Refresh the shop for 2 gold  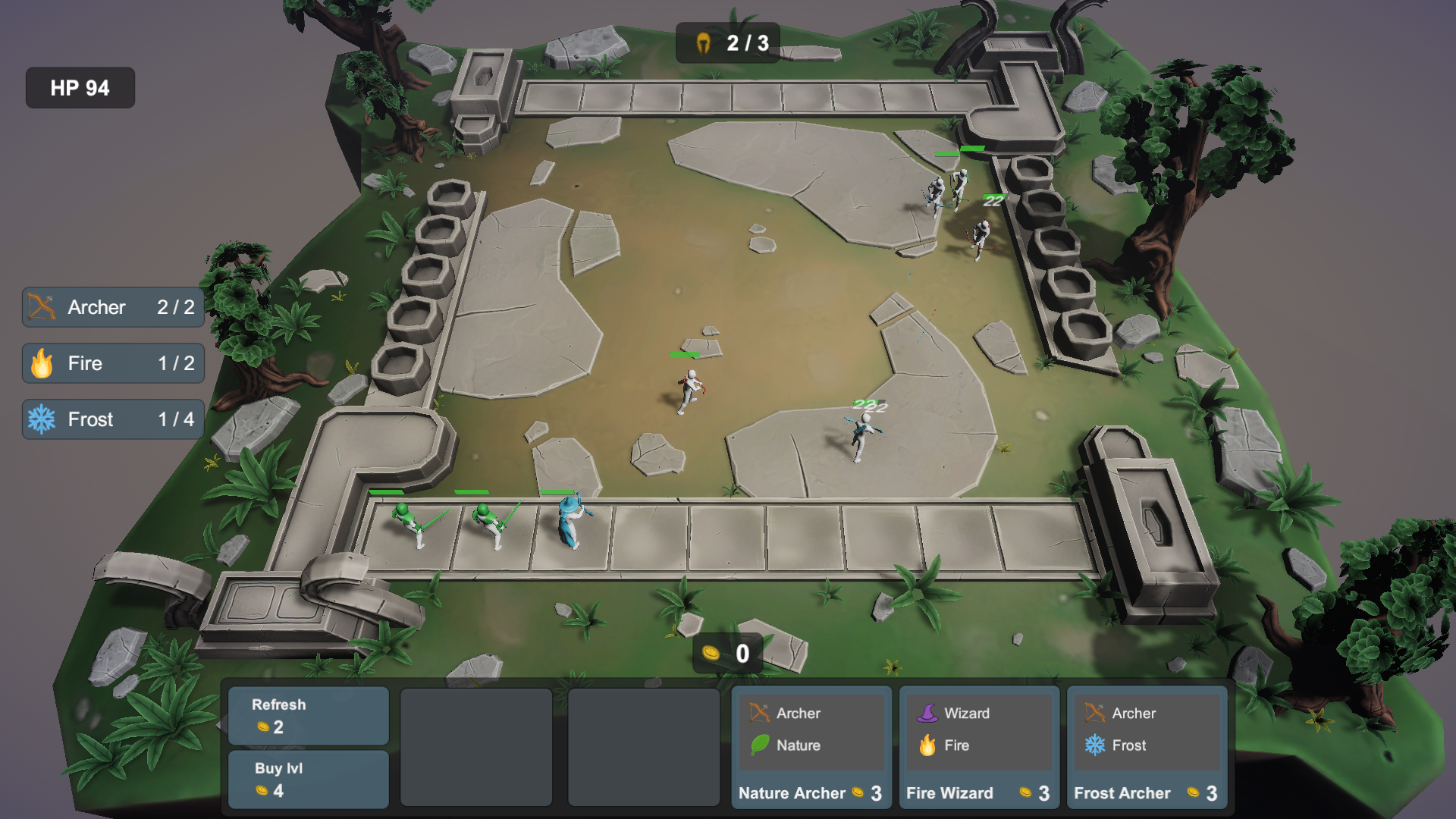pyautogui.click(x=309, y=716)
